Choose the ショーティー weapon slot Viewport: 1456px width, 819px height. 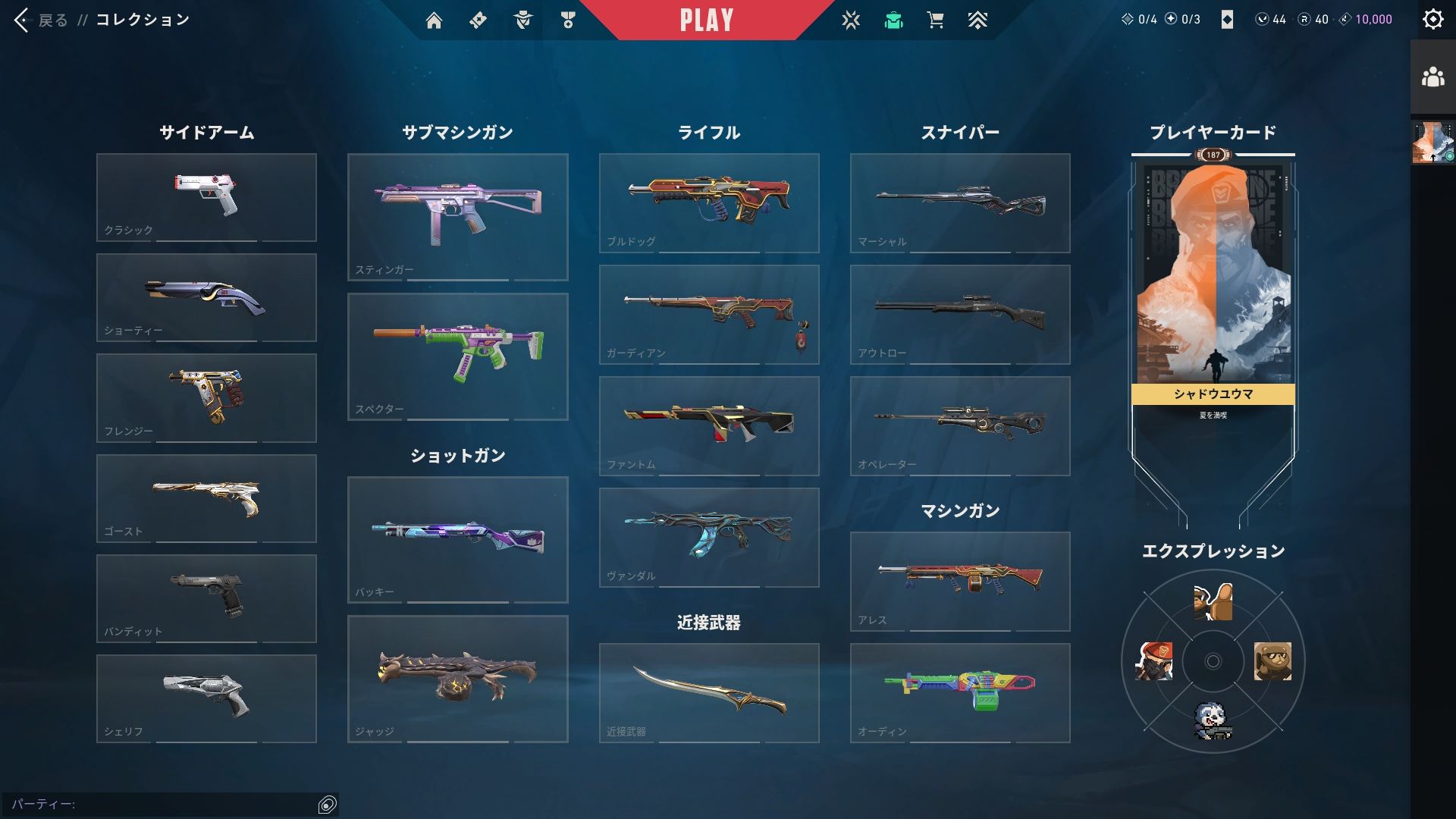[206, 297]
